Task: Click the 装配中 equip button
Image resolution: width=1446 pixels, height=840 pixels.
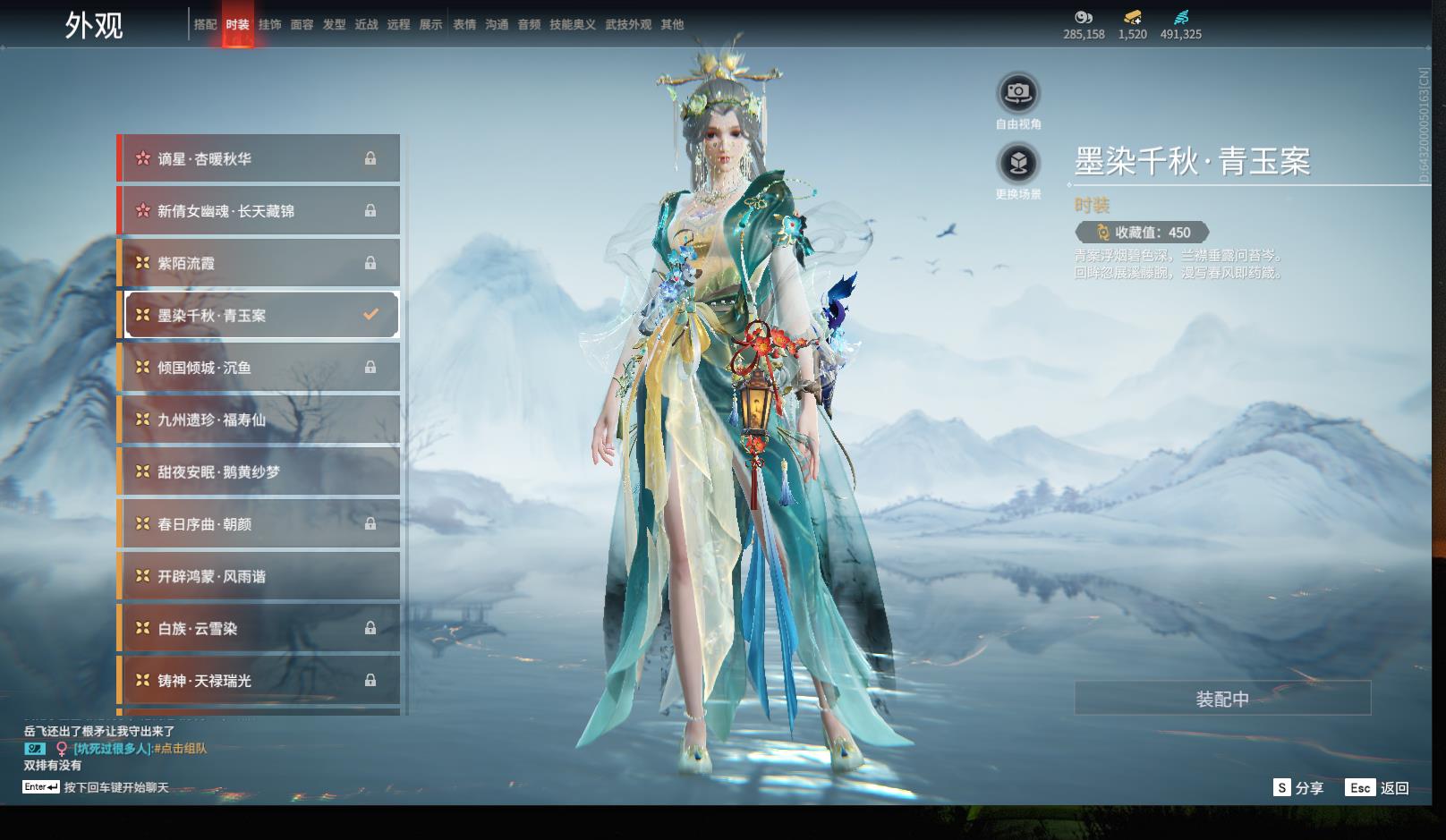Action: 1222,699
